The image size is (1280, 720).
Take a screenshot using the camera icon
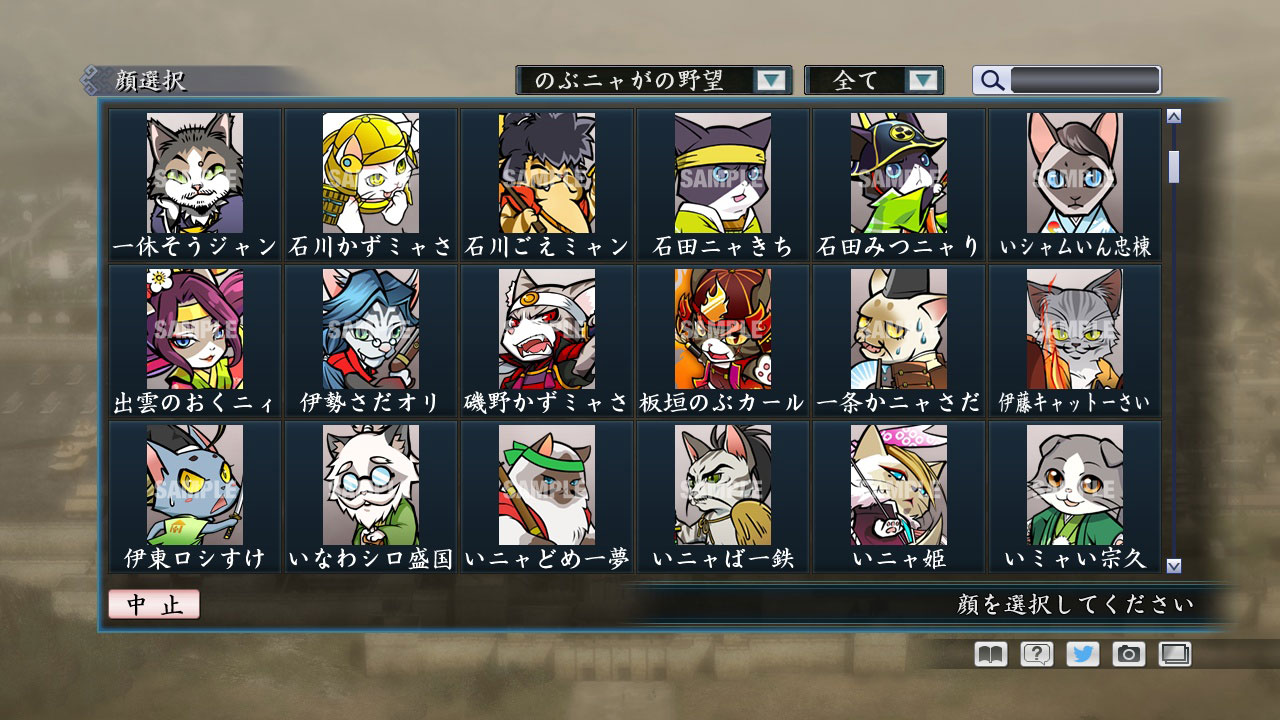[1130, 655]
